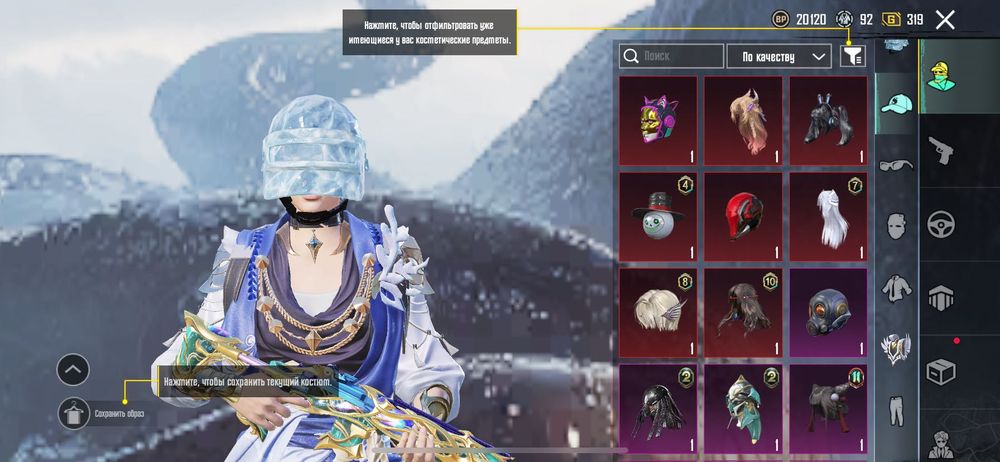Open the vehicle steering wheel tab
1000x462 pixels.
(x=940, y=223)
